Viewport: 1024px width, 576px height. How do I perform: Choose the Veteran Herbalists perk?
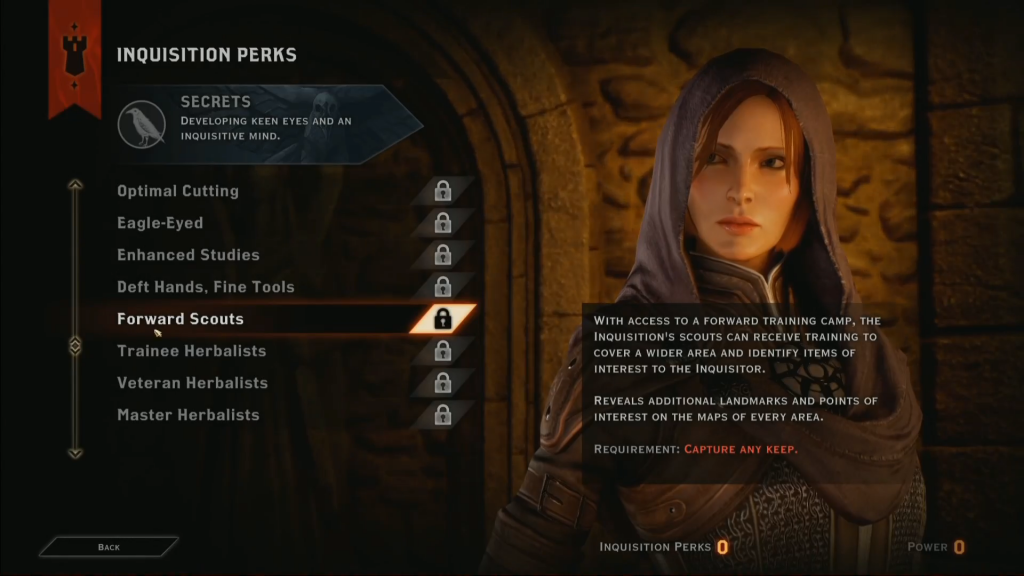(192, 383)
